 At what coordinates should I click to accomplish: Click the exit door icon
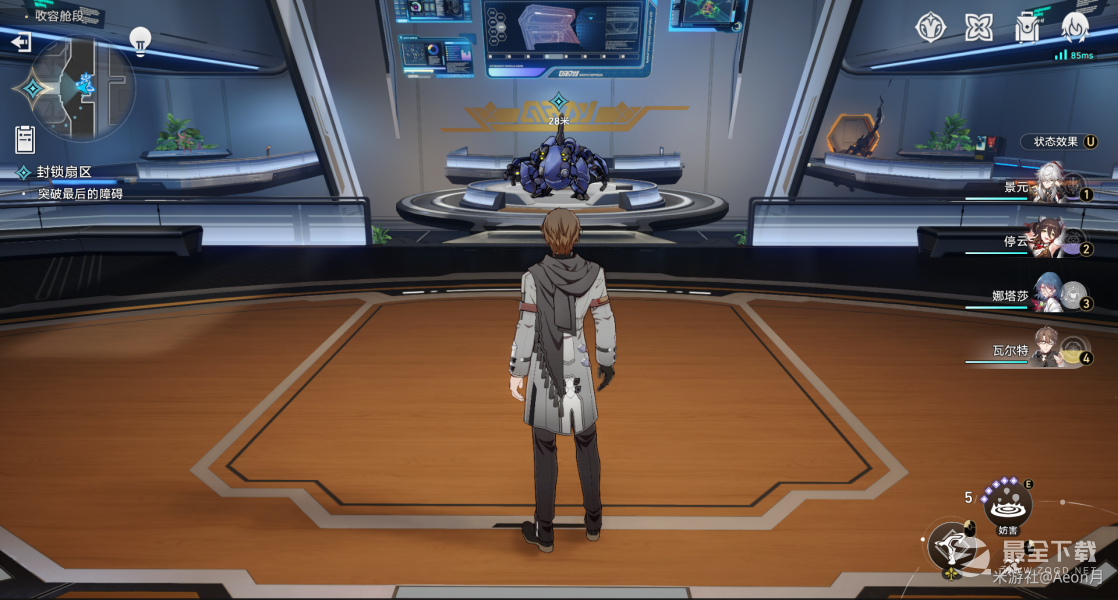(21, 42)
